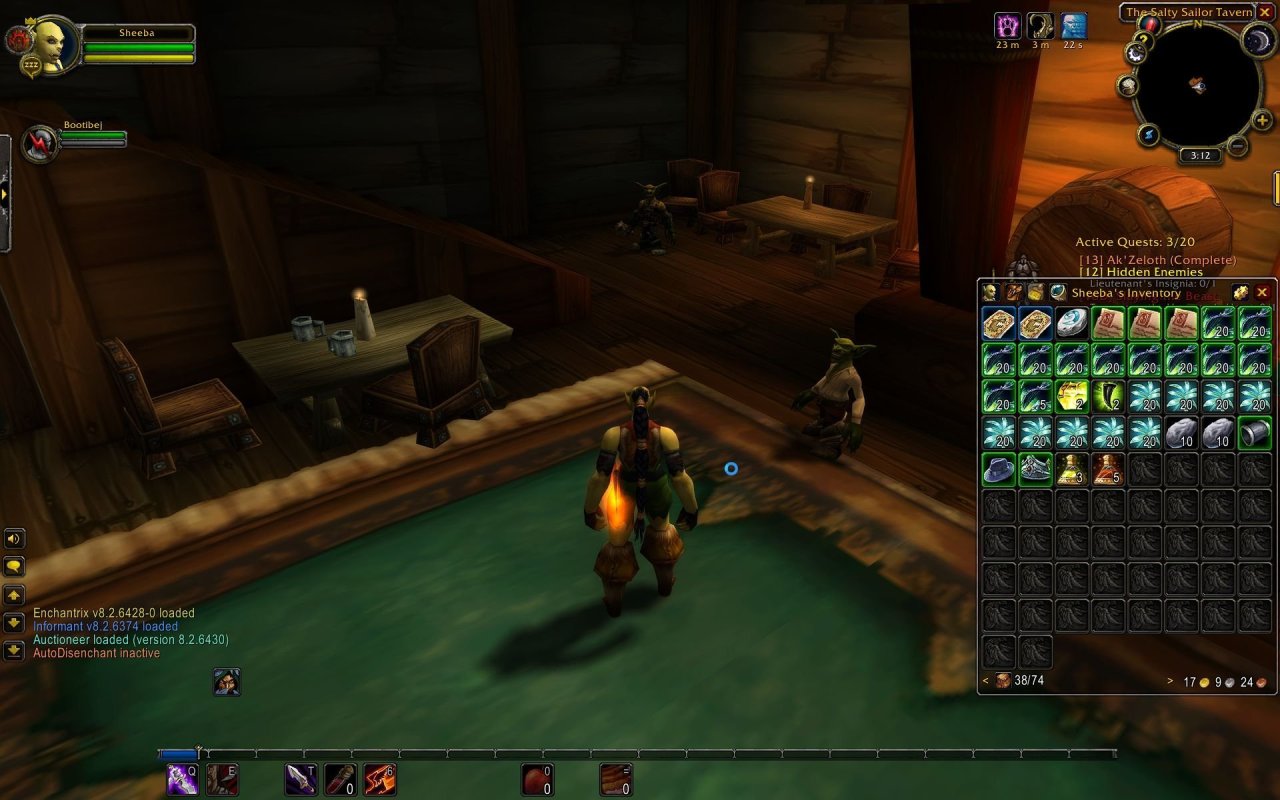The height and width of the screenshot is (800, 1280).
Task: Activate the orange lightning ability on 6
Action: point(380,778)
